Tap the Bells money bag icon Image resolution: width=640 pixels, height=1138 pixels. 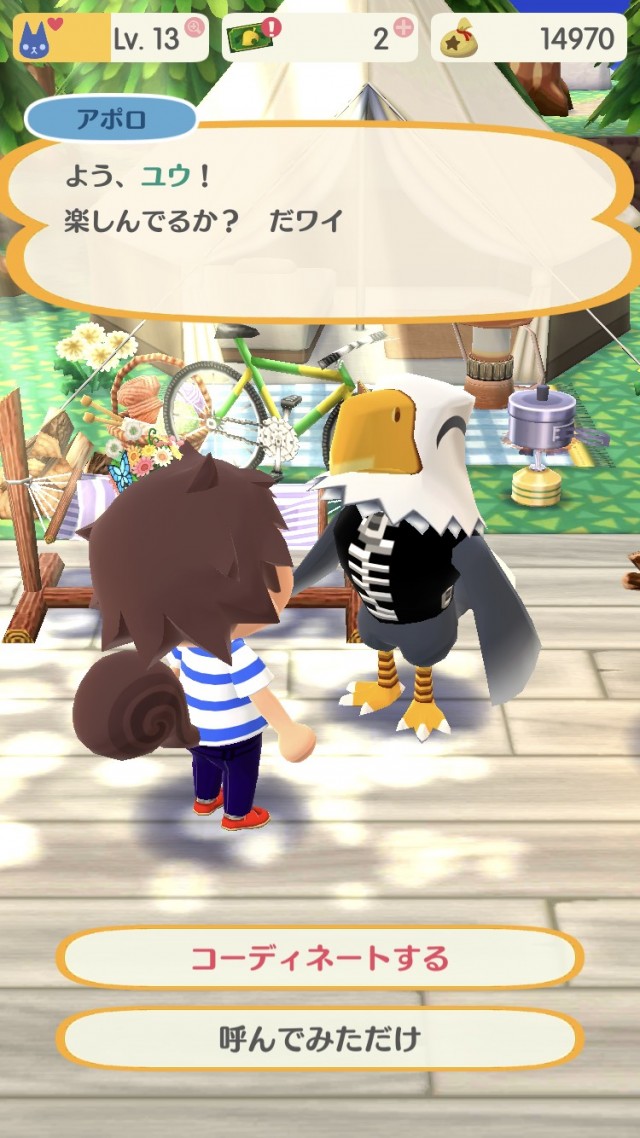(x=463, y=40)
